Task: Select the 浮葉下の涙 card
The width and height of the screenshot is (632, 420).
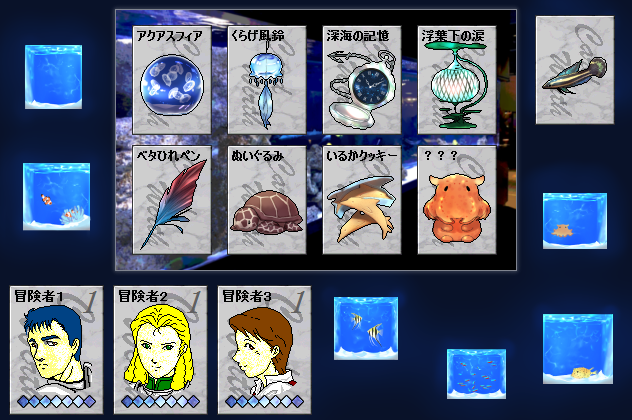Action: [x=457, y=81]
